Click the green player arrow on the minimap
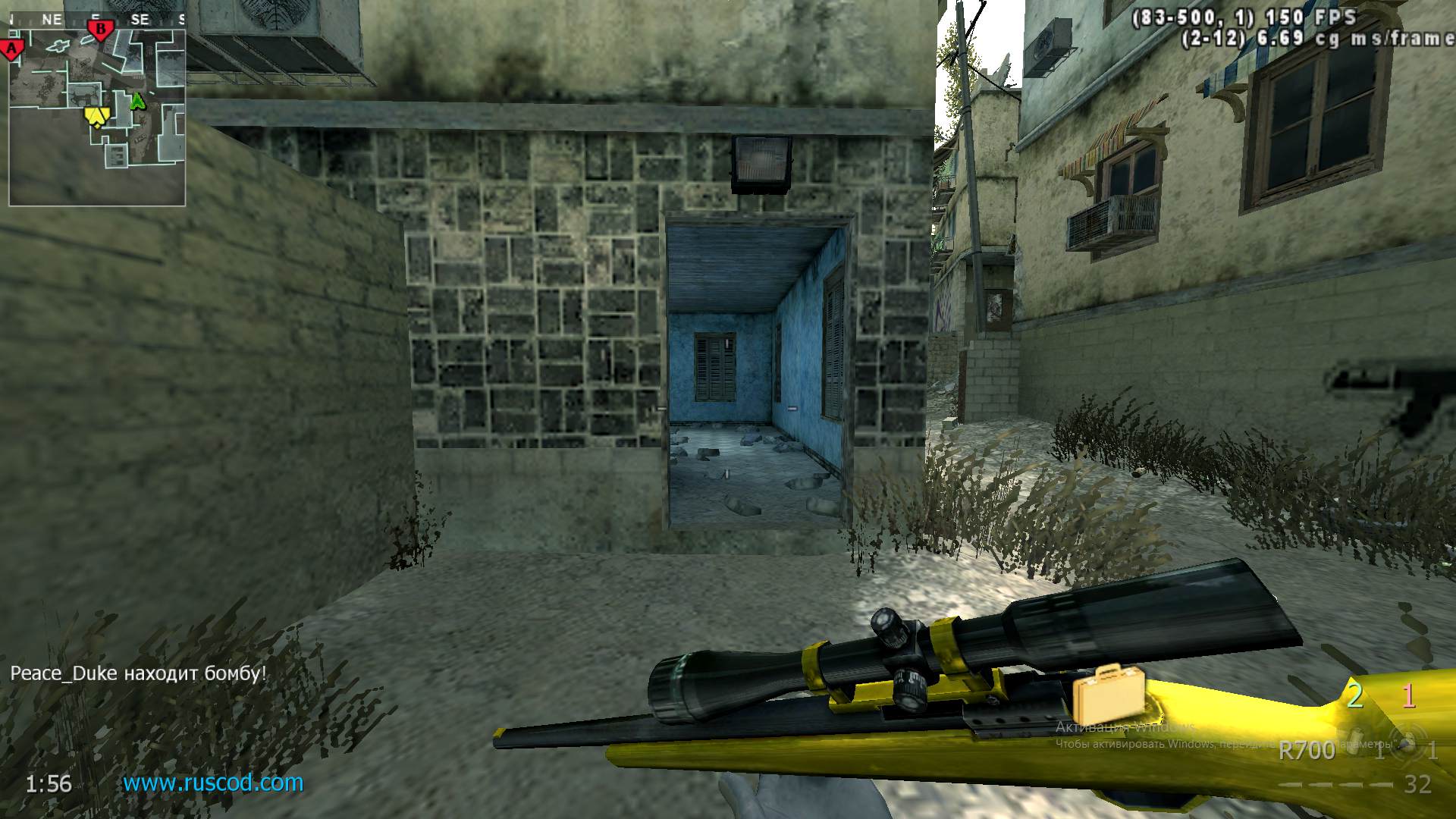Image resolution: width=1456 pixels, height=819 pixels. pyautogui.click(x=137, y=100)
